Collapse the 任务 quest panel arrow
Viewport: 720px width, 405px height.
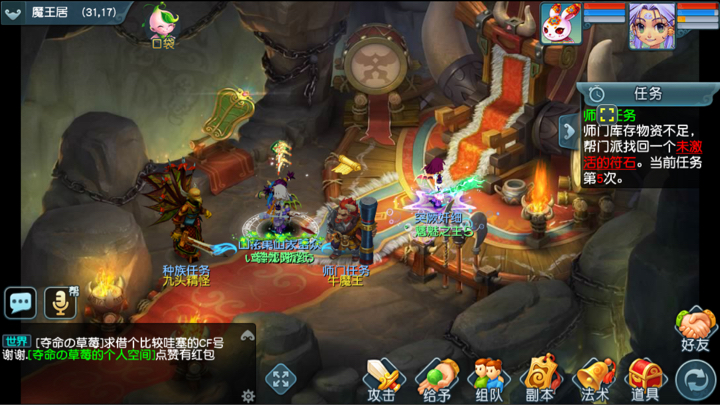tap(569, 130)
